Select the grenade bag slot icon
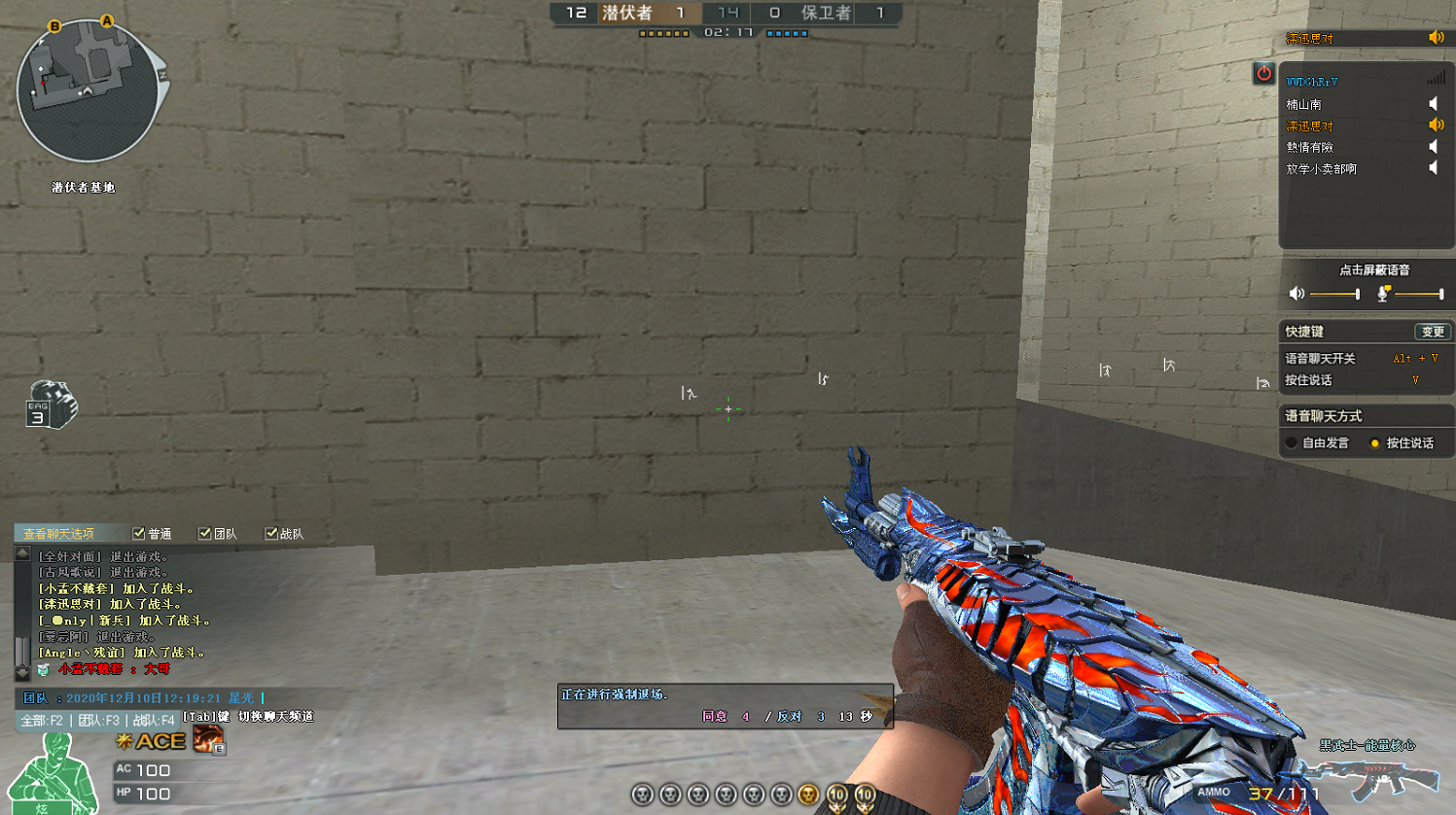Screen dimensions: 1456x815 coord(51,406)
